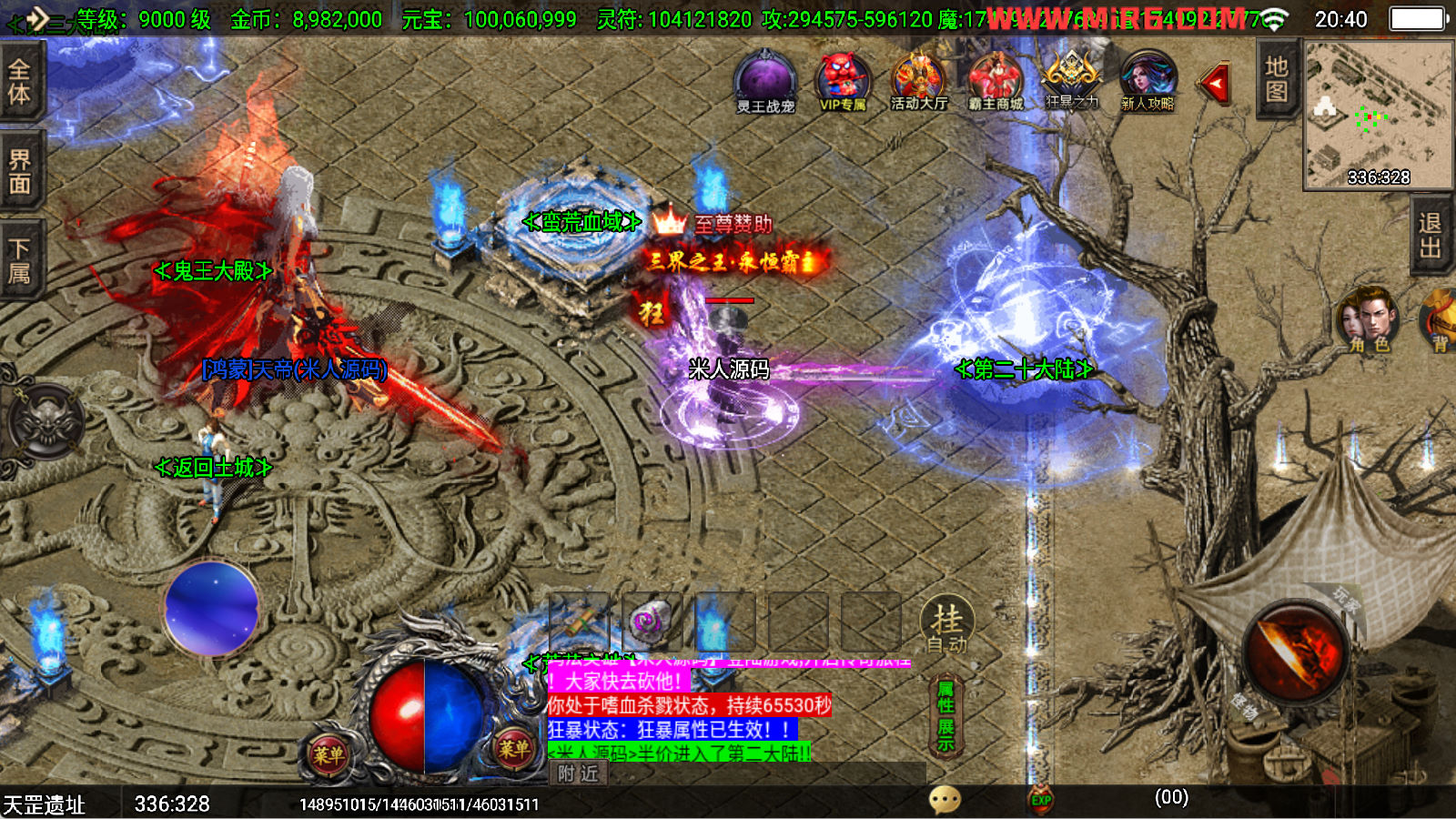Open the 地图 map button
Screen dimensions: 1456x819
tap(1277, 79)
